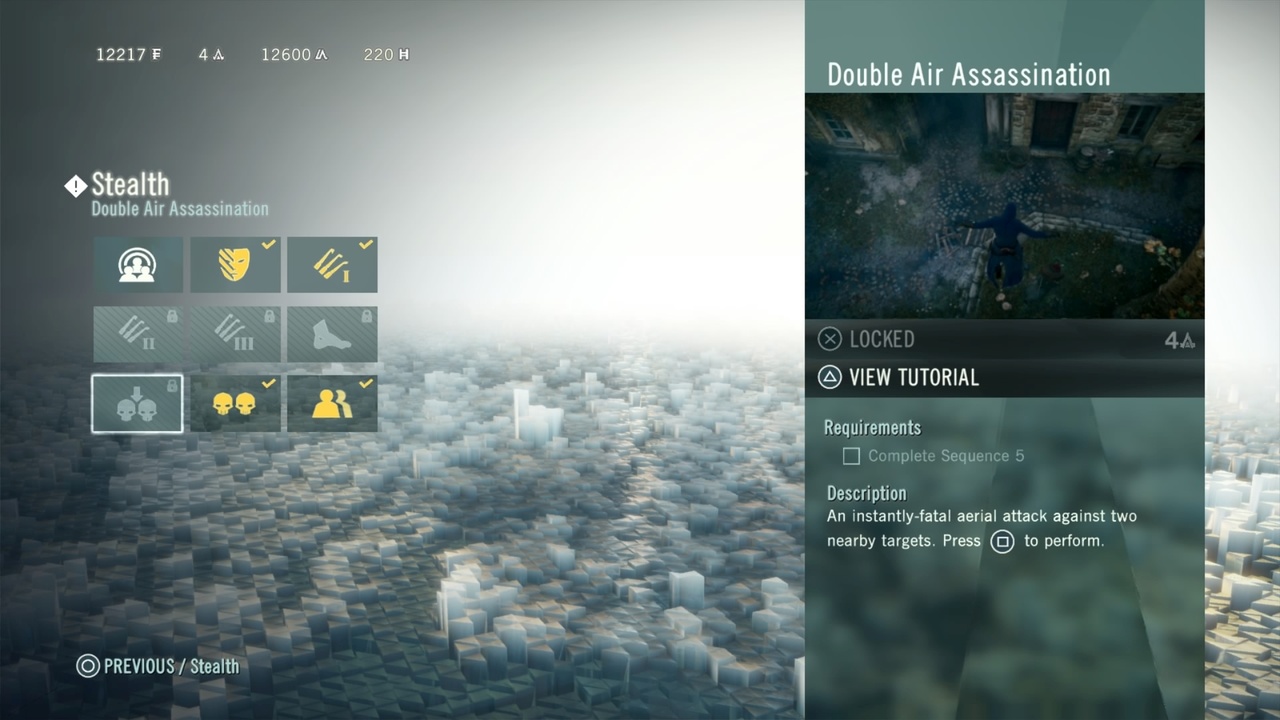Select the yellow mask Blending skill icon

coord(235,265)
